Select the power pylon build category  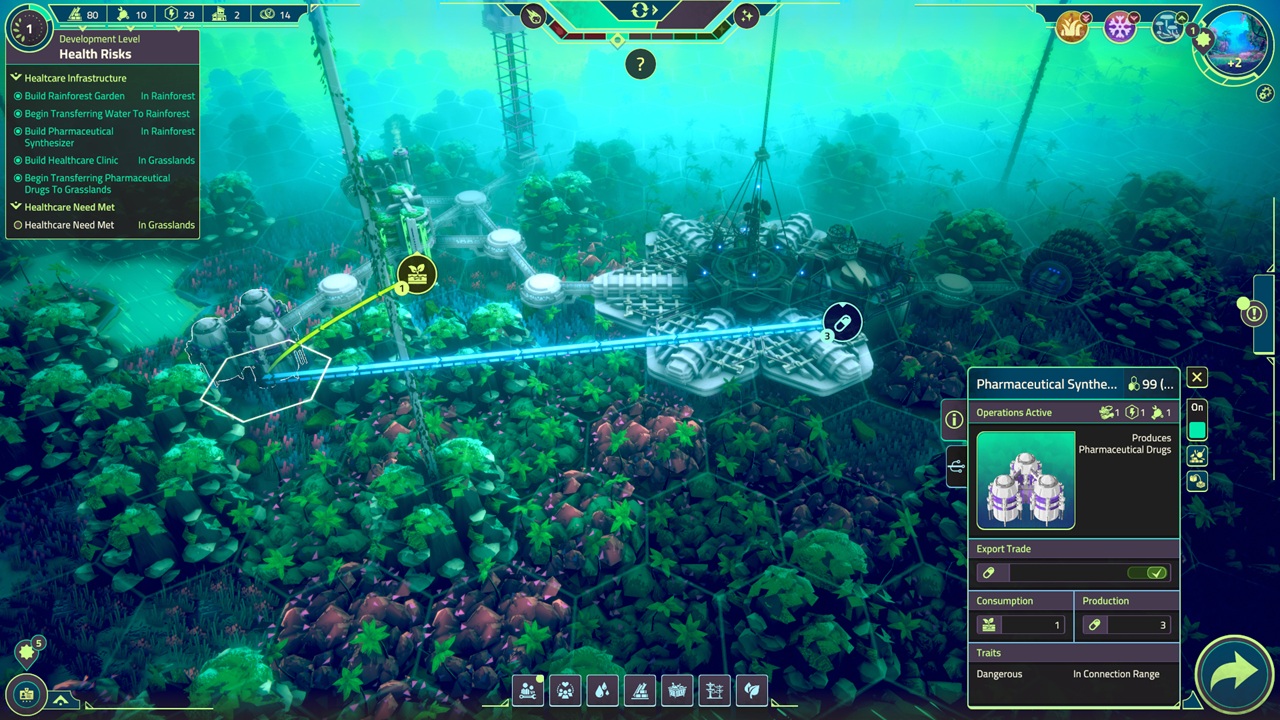coord(714,690)
